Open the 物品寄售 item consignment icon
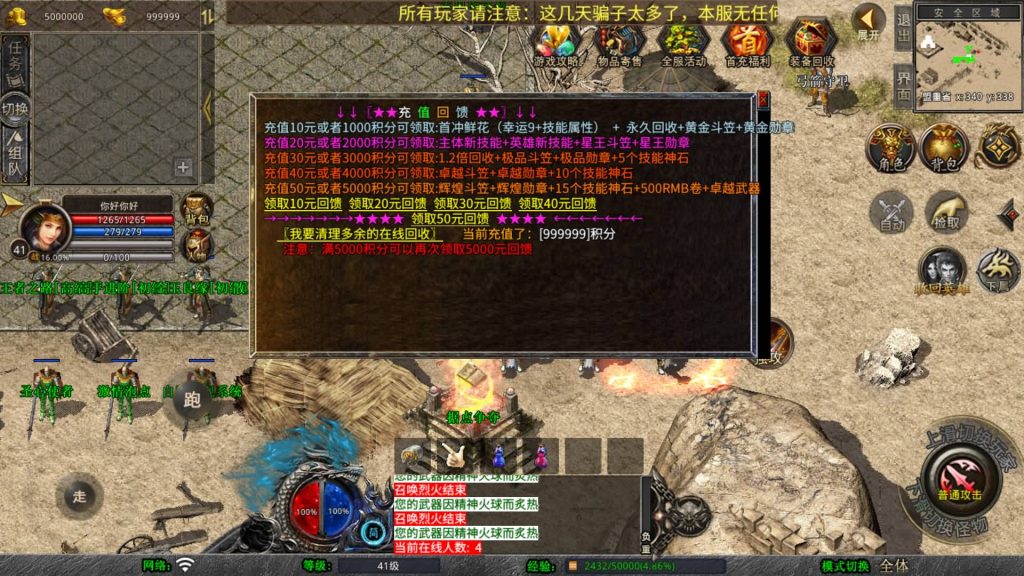1024x576 pixels. 620,43
